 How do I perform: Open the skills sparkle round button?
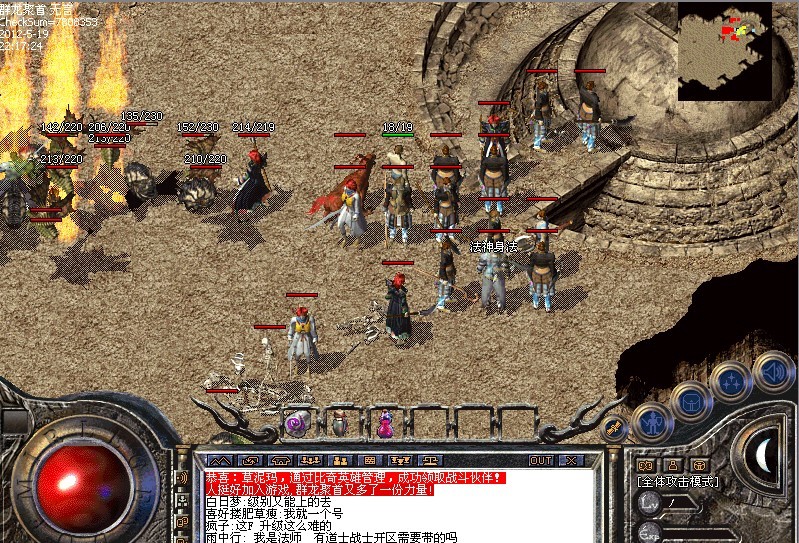tap(731, 381)
